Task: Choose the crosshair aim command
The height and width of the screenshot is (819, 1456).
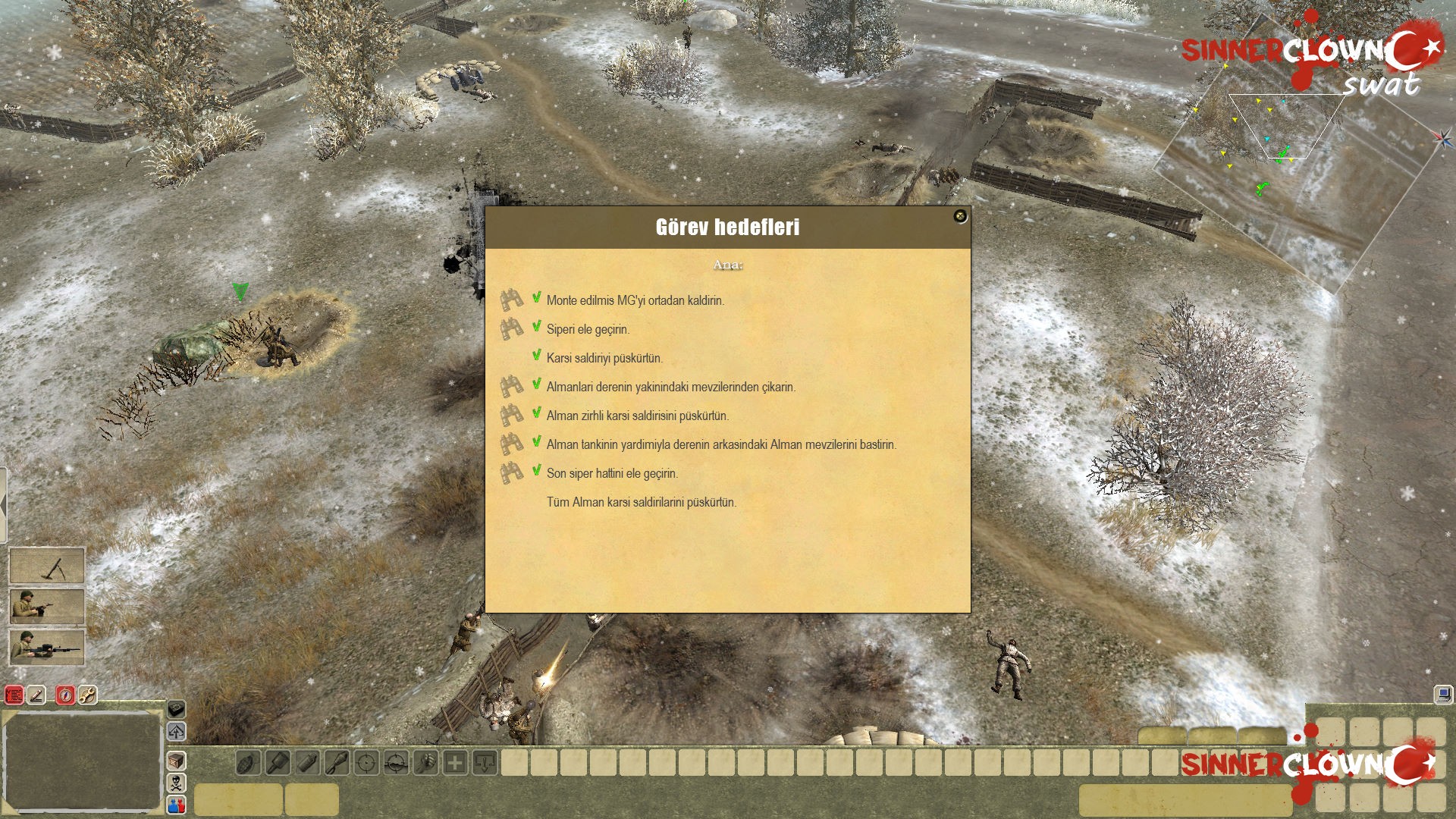Action: pyautogui.click(x=366, y=763)
